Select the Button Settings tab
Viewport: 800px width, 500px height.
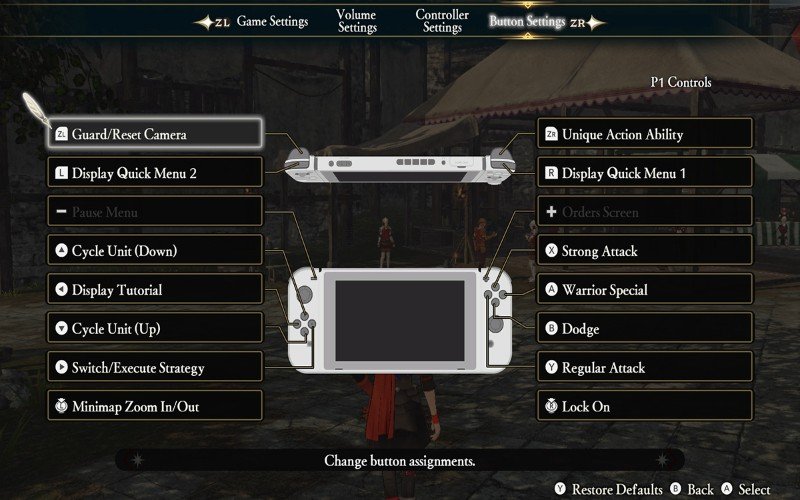pos(527,22)
